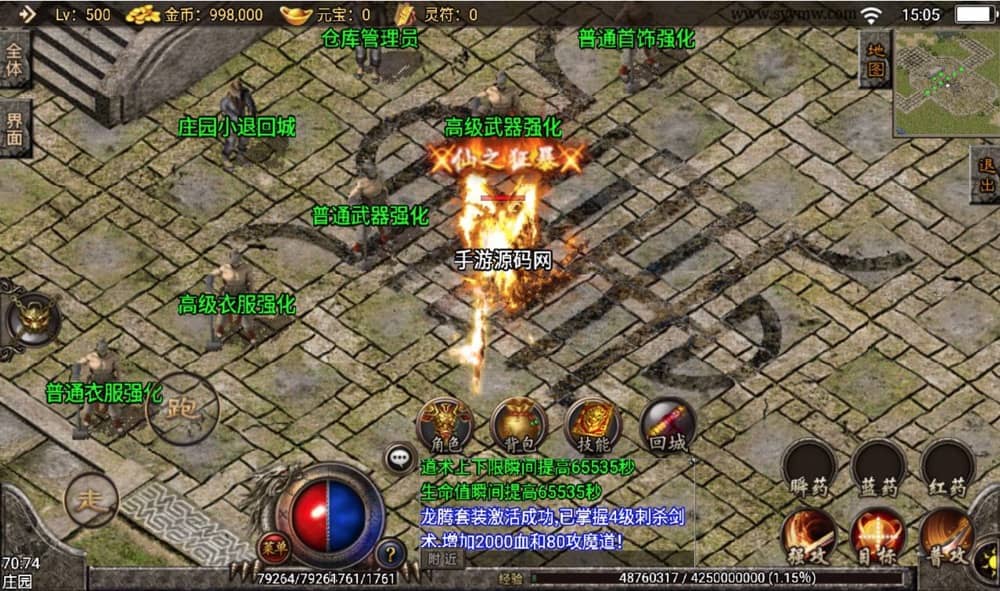Image resolution: width=1000 pixels, height=591 pixels.
Task: Use the 回城 return-to-town scroll
Action: (x=667, y=425)
